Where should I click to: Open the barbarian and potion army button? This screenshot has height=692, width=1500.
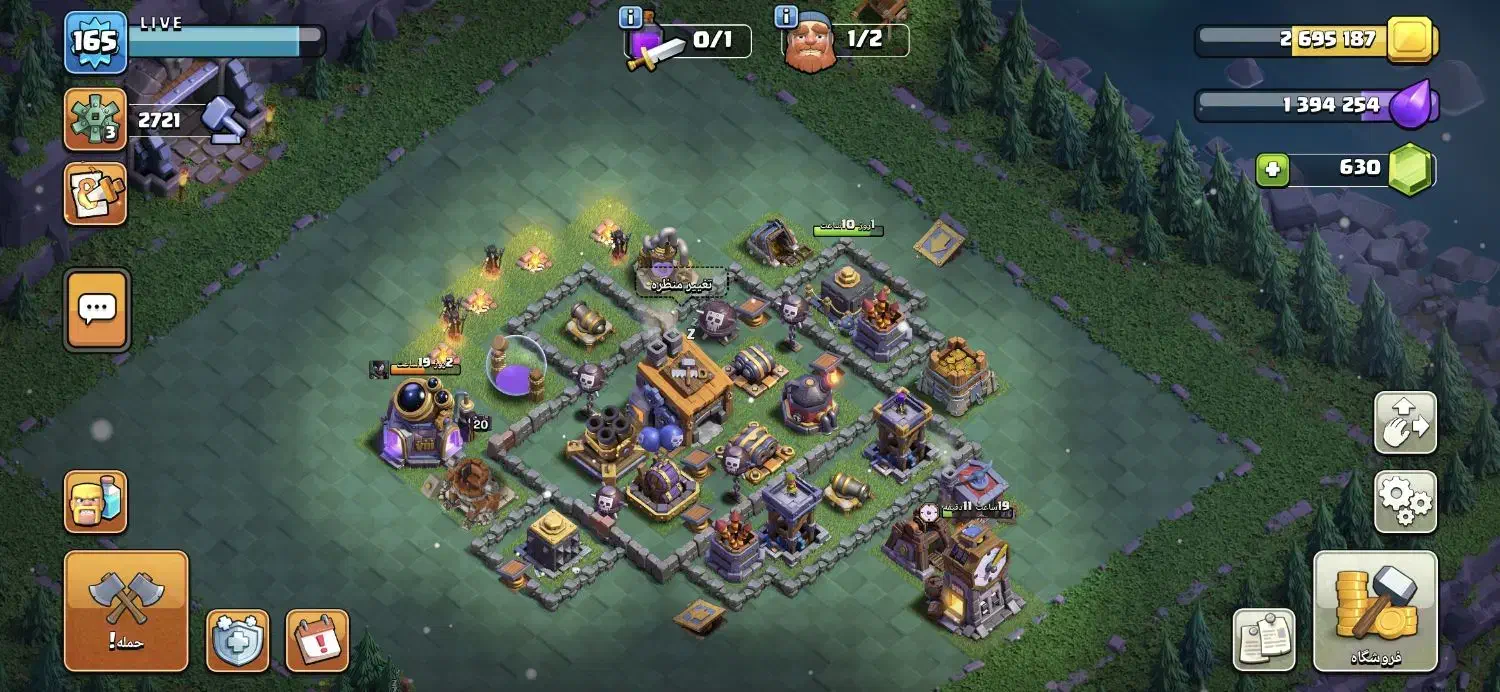pos(96,502)
